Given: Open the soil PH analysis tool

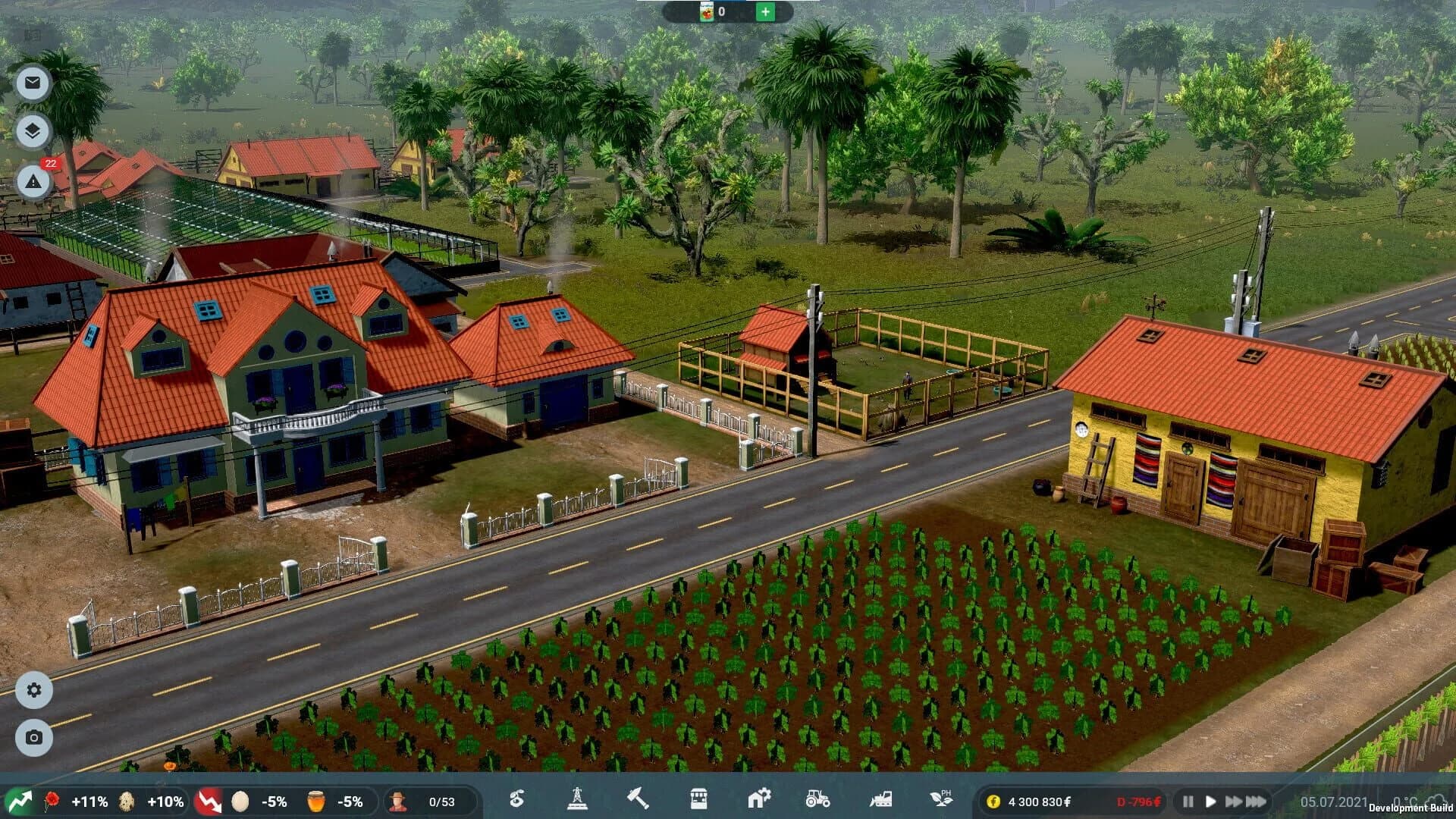Looking at the screenshot, I should coord(940,800).
